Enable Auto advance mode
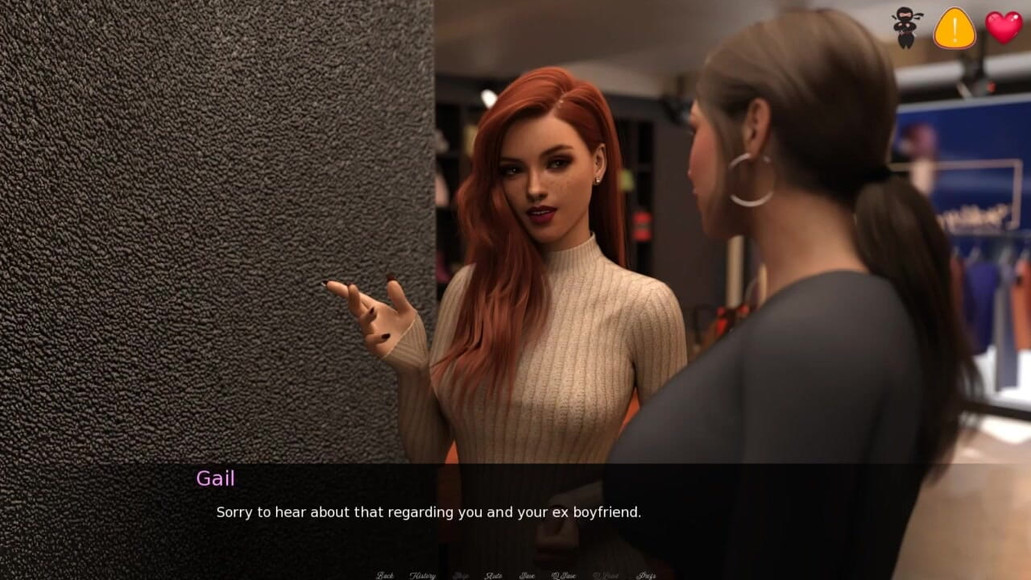 494,575
